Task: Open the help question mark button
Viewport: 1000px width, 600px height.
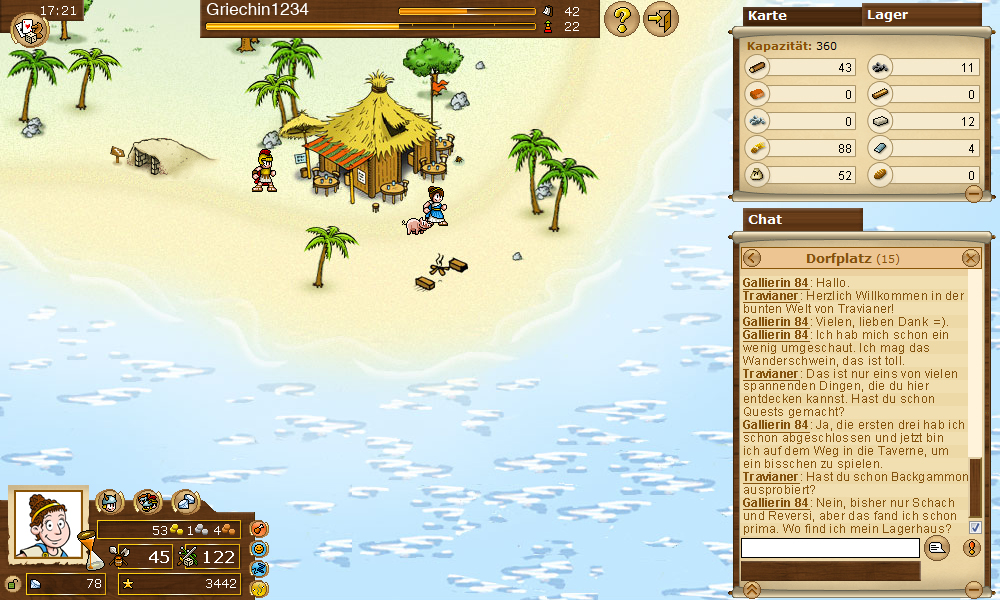Action: (622, 19)
